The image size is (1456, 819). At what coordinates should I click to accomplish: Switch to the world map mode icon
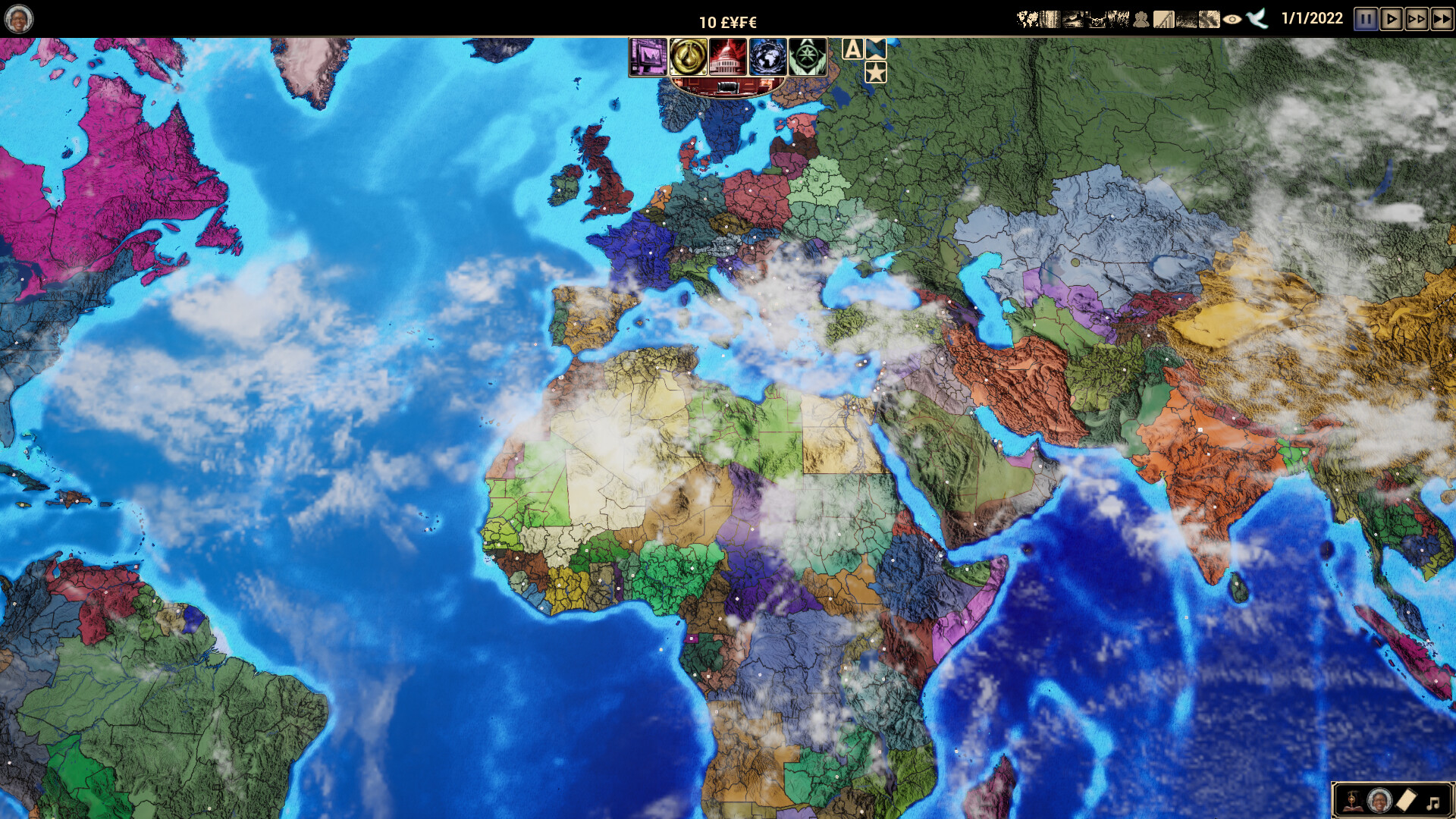pos(1027,20)
